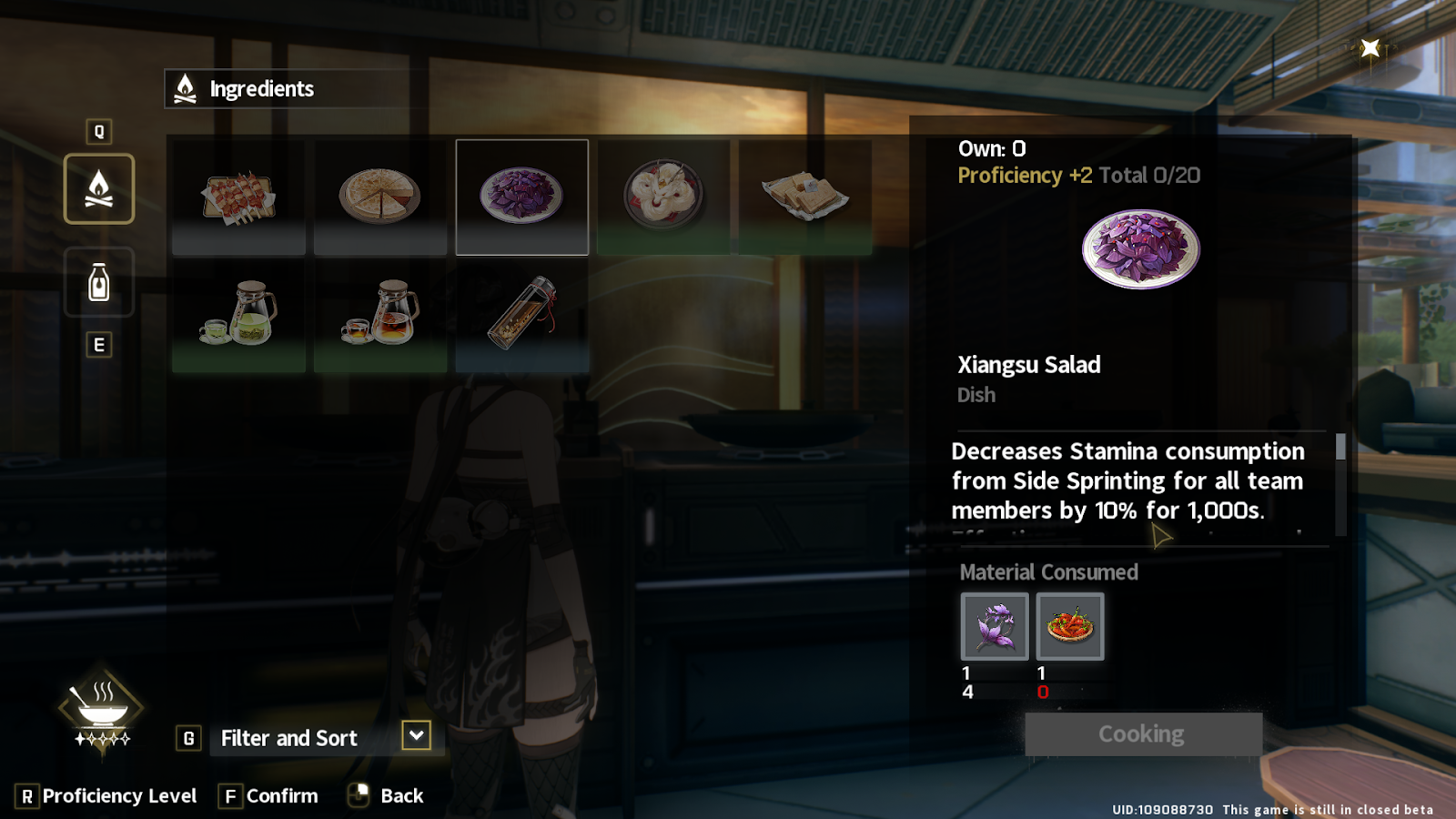The image size is (1456, 819).
Task: Pick the glass vial spice recipe
Action: 521,314
